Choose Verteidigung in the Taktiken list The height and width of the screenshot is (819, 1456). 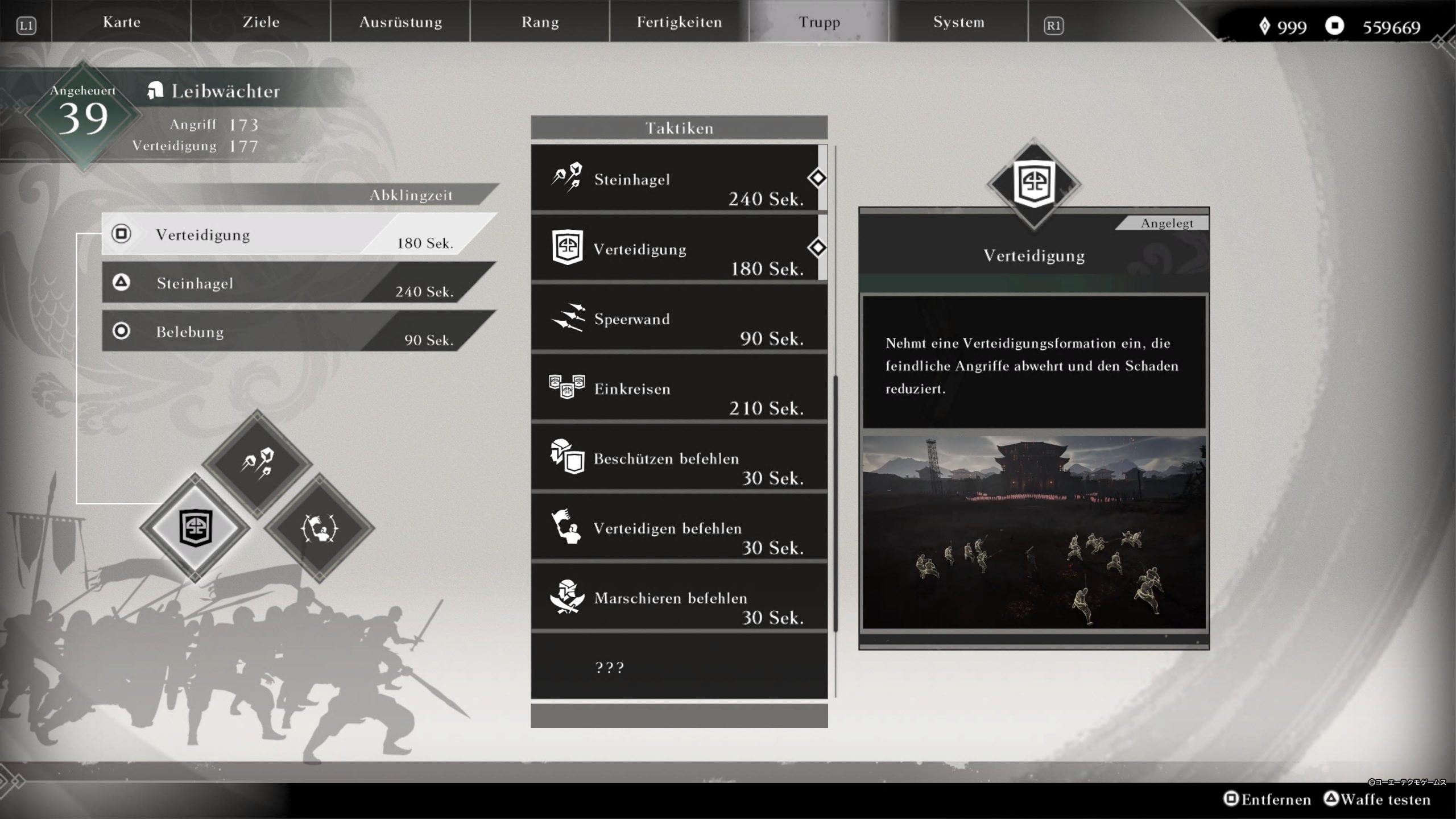[677, 249]
